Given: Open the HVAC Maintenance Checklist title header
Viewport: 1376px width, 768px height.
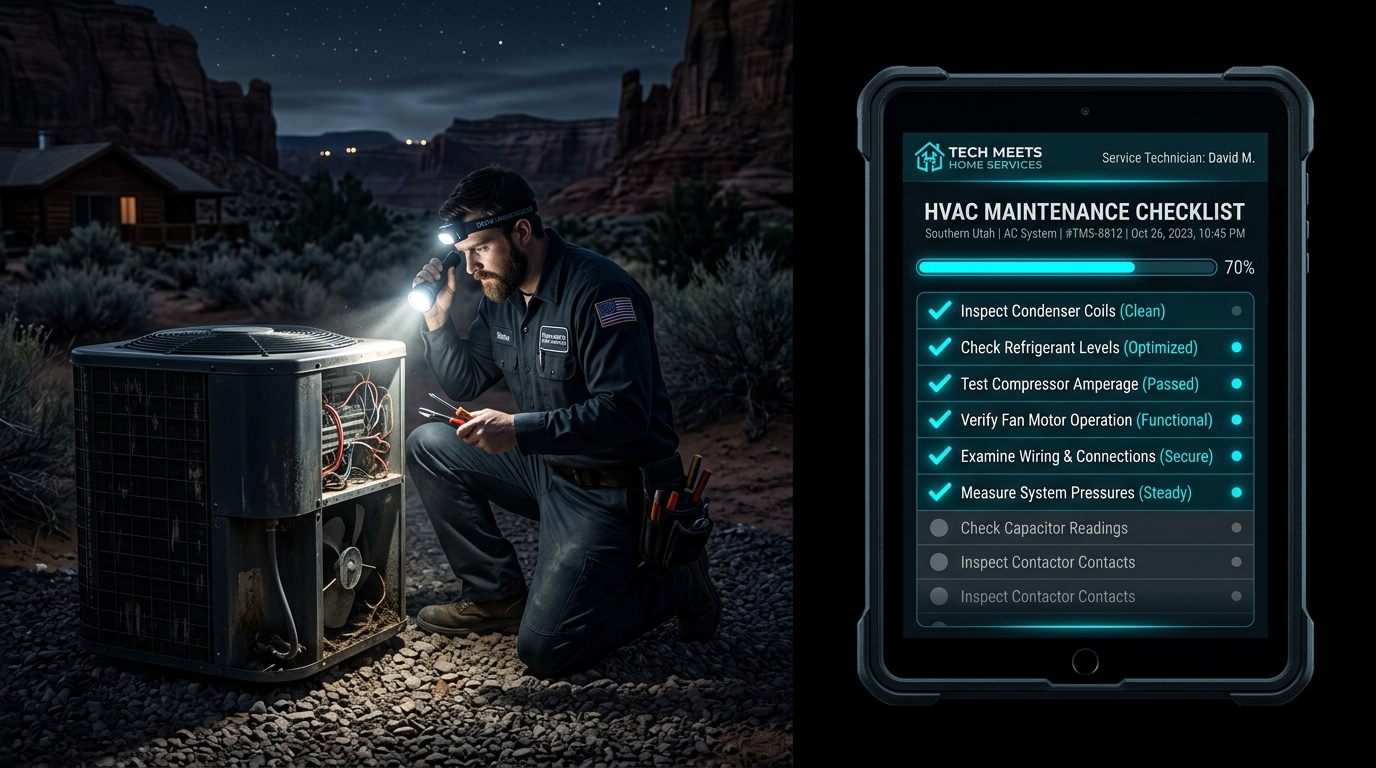Looking at the screenshot, I should click(x=1084, y=211).
